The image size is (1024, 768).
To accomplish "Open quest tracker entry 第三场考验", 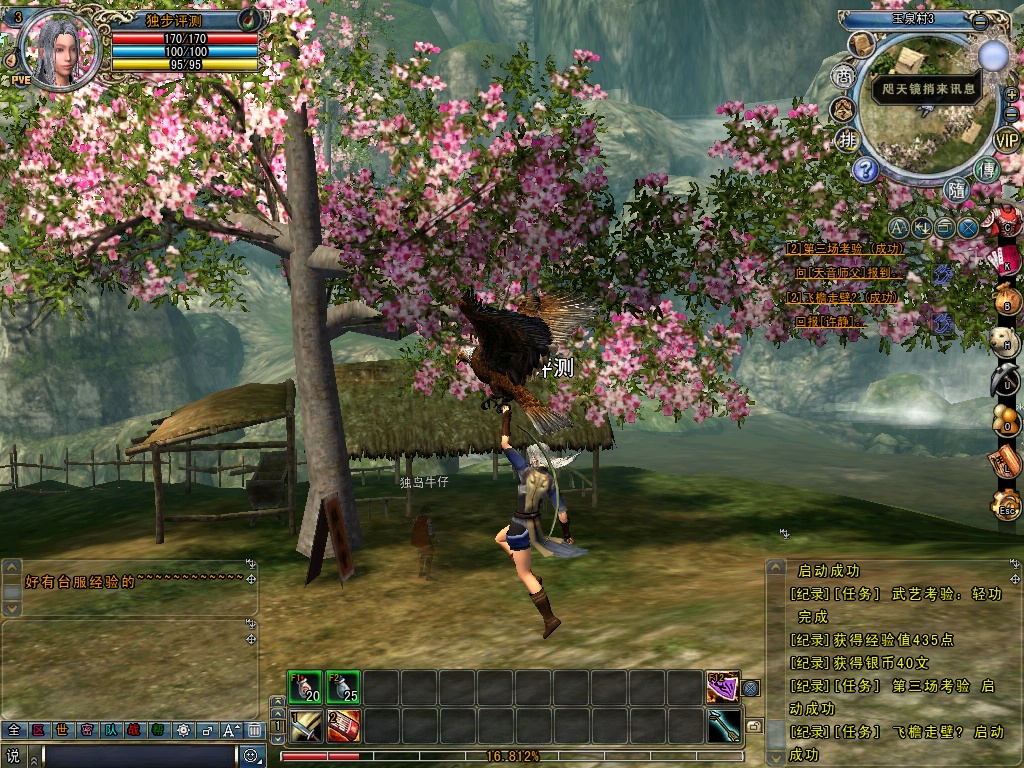I will (845, 248).
